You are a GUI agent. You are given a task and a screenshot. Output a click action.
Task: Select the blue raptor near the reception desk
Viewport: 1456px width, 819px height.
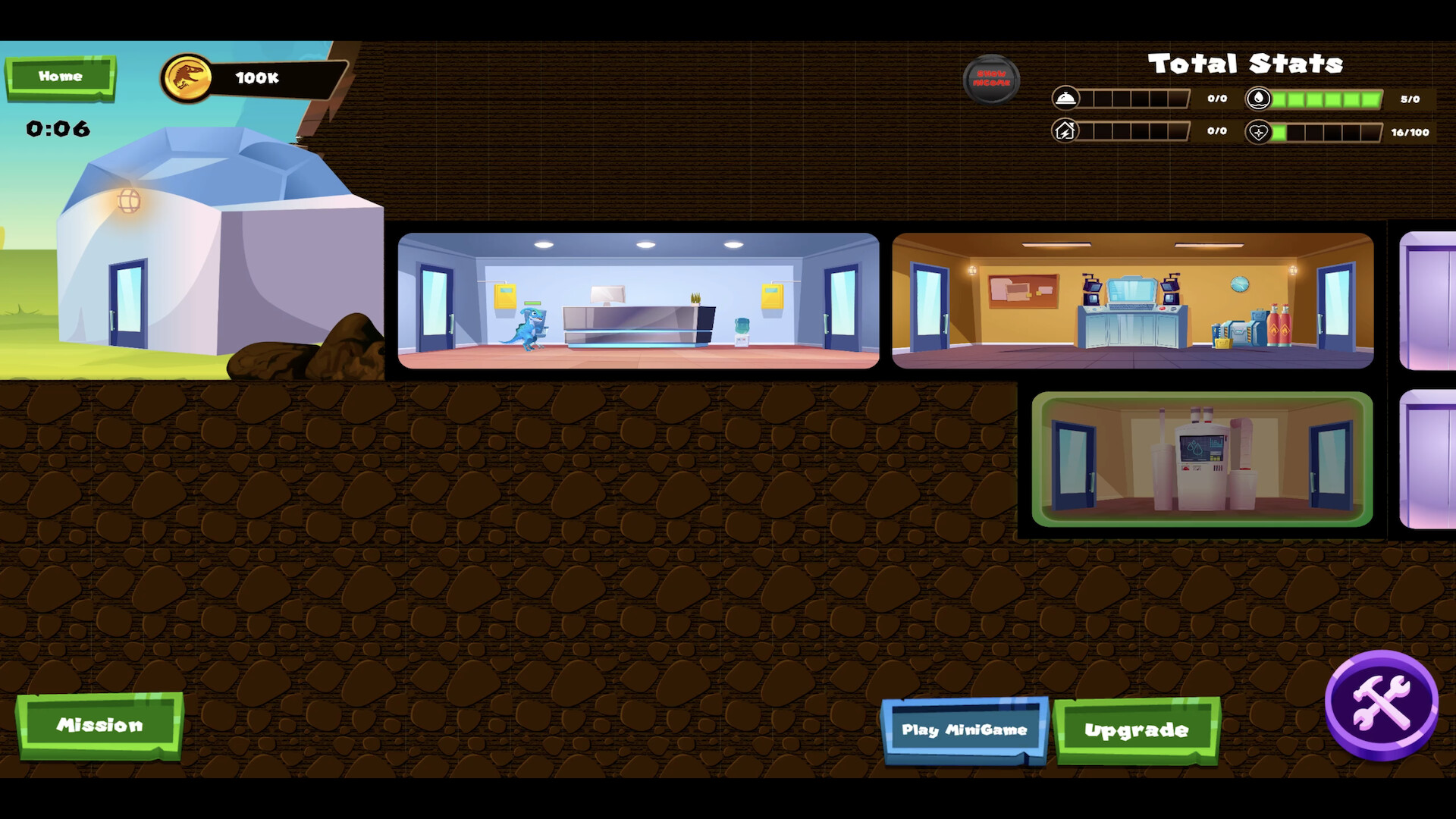tap(532, 328)
